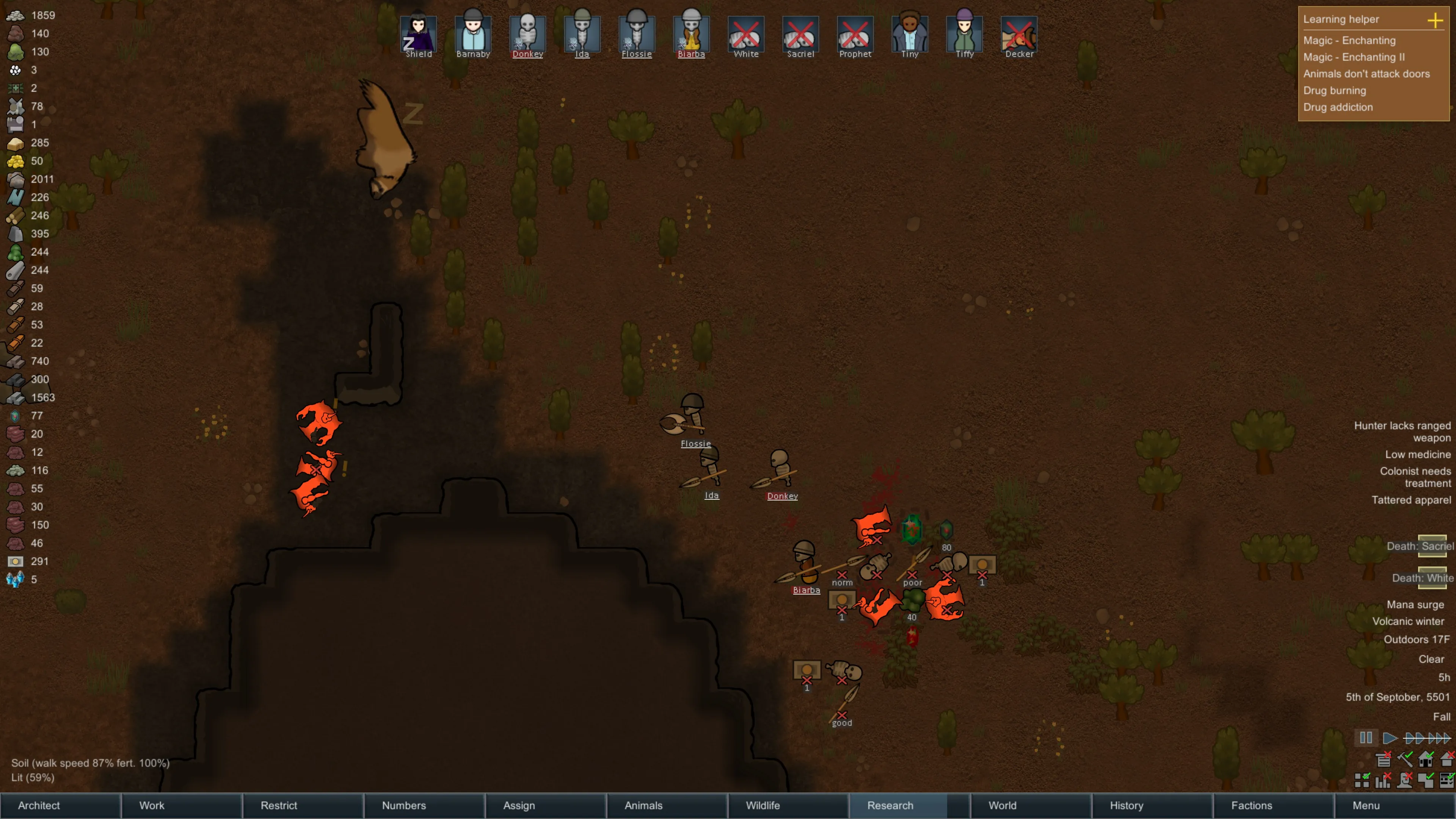Expand the Learning helper with plus icon
The height and width of the screenshot is (819, 1456).
tap(1434, 20)
